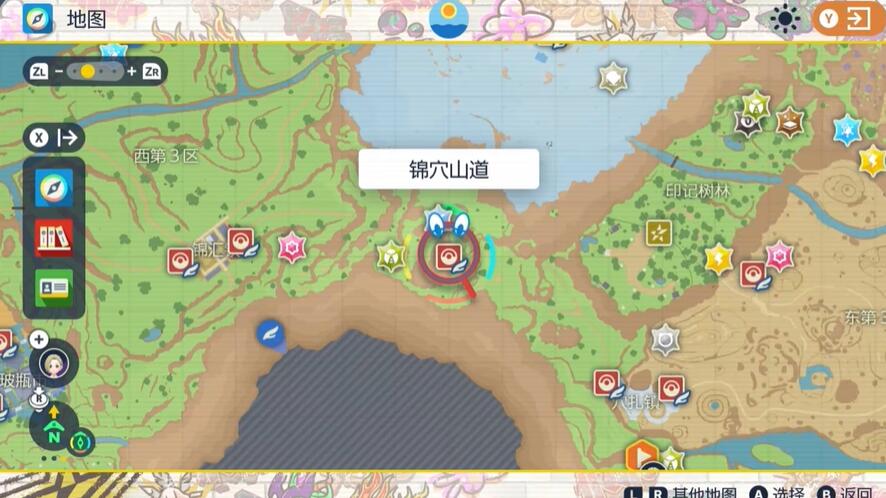The width and height of the screenshot is (886, 498).
Task: Open the compass map app icon
Action: pos(54,188)
